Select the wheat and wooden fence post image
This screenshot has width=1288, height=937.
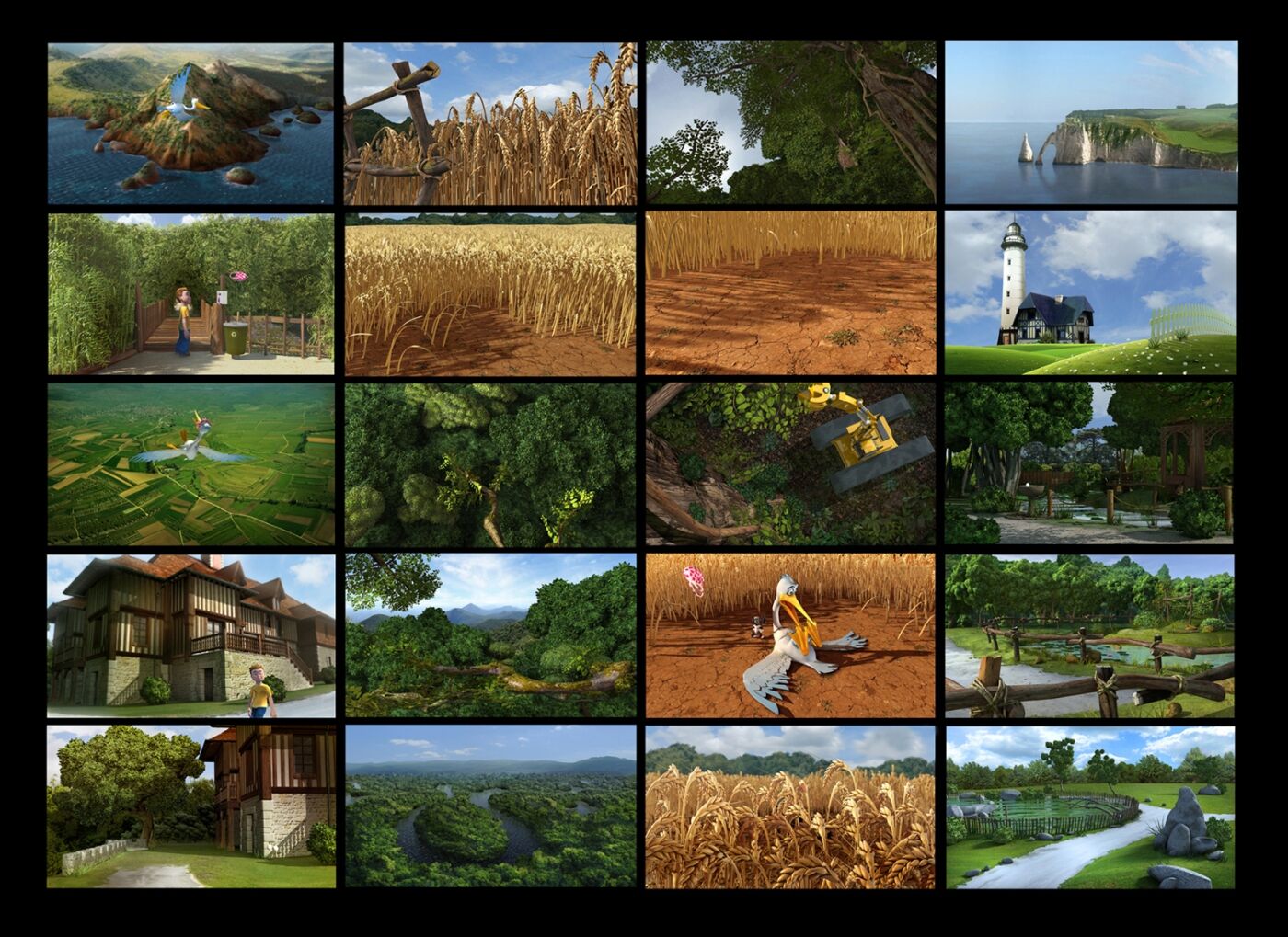490,123
